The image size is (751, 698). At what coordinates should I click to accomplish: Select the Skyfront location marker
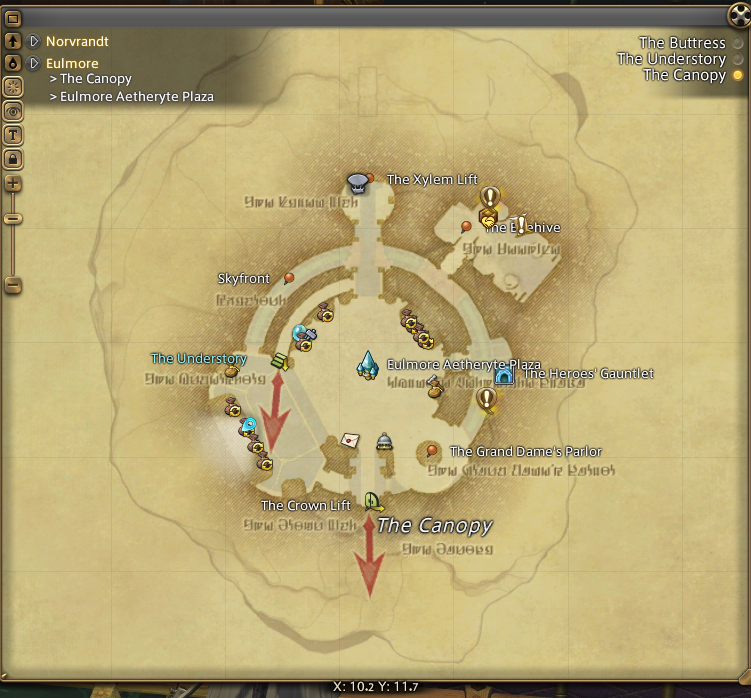[289, 277]
